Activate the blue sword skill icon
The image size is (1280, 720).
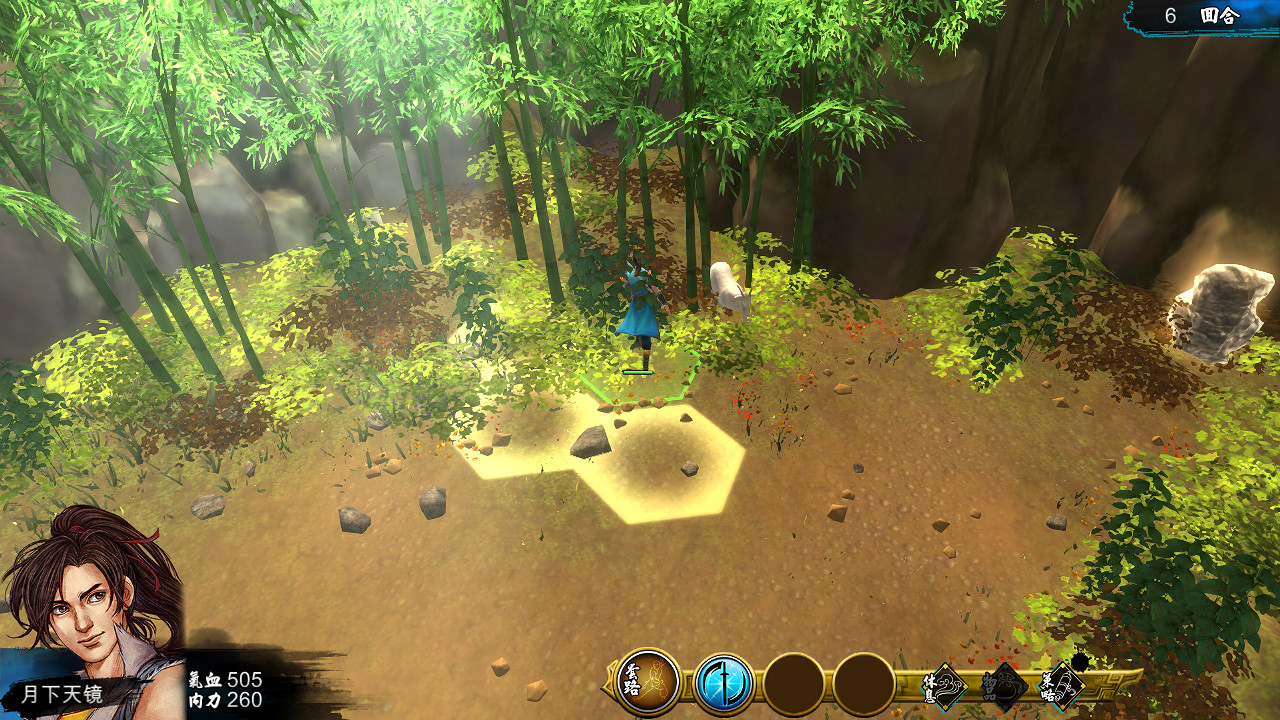pos(723,684)
